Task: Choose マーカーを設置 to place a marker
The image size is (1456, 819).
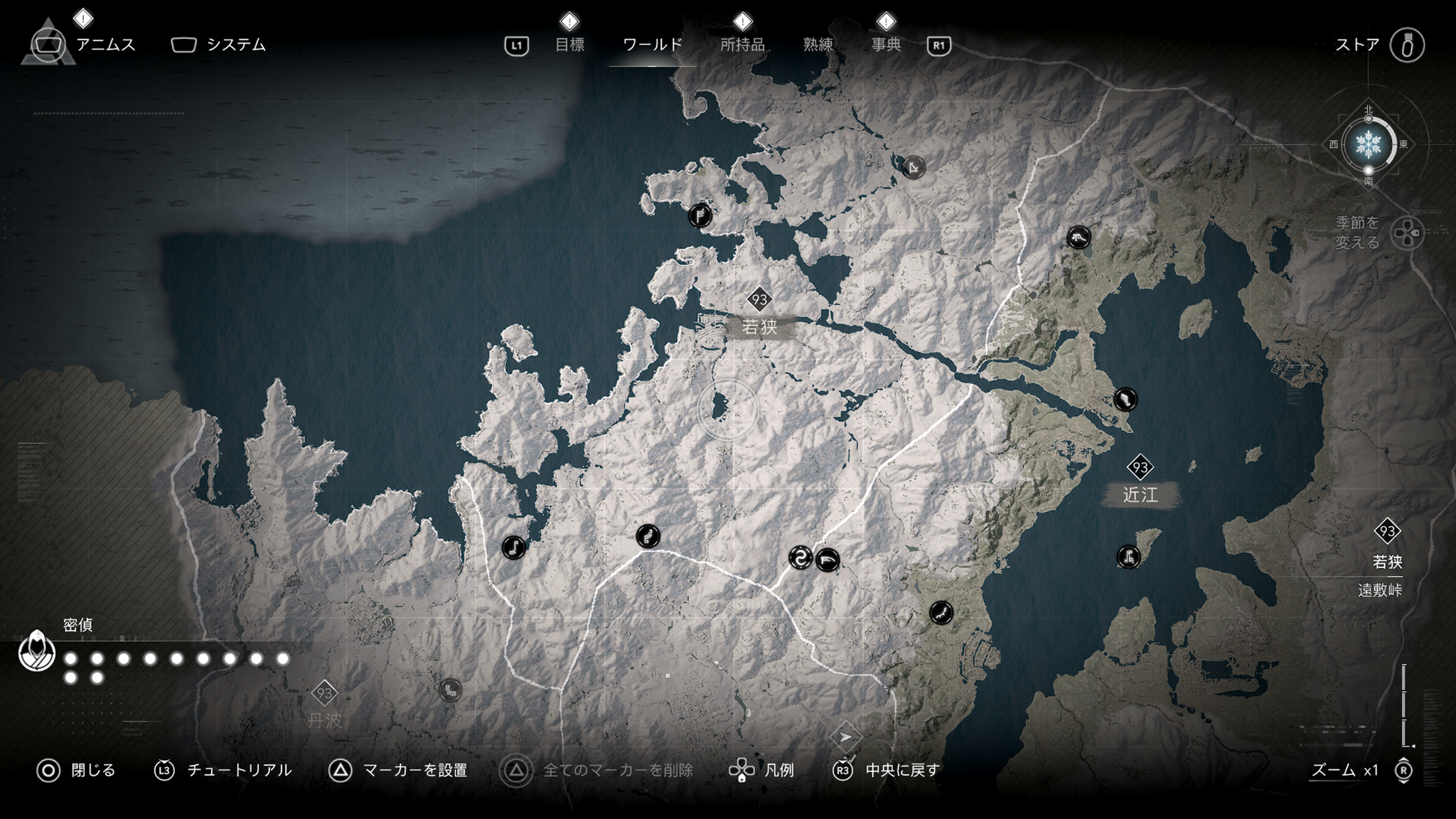Action: [414, 771]
